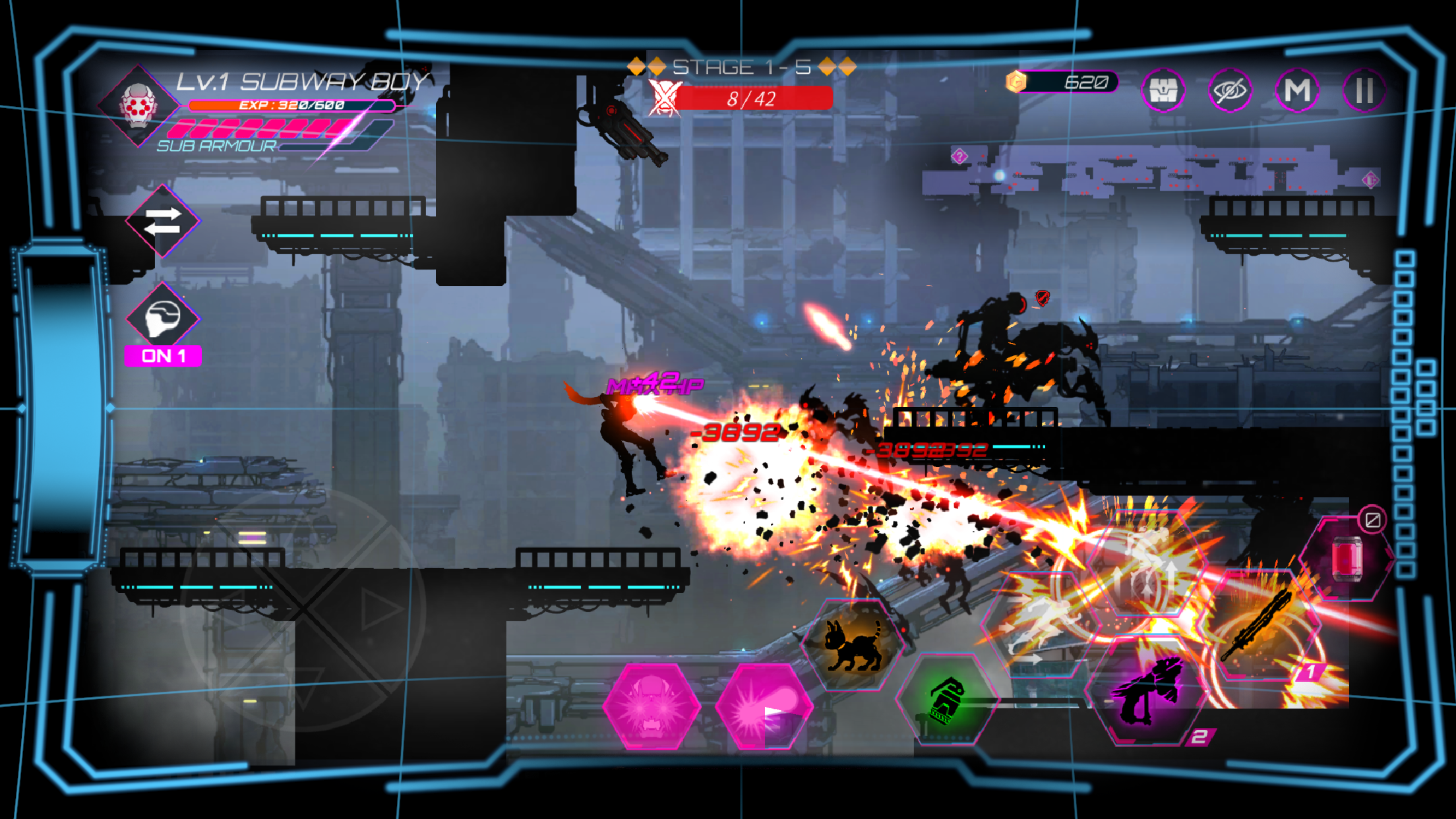Open the map with the M button

click(x=1297, y=90)
